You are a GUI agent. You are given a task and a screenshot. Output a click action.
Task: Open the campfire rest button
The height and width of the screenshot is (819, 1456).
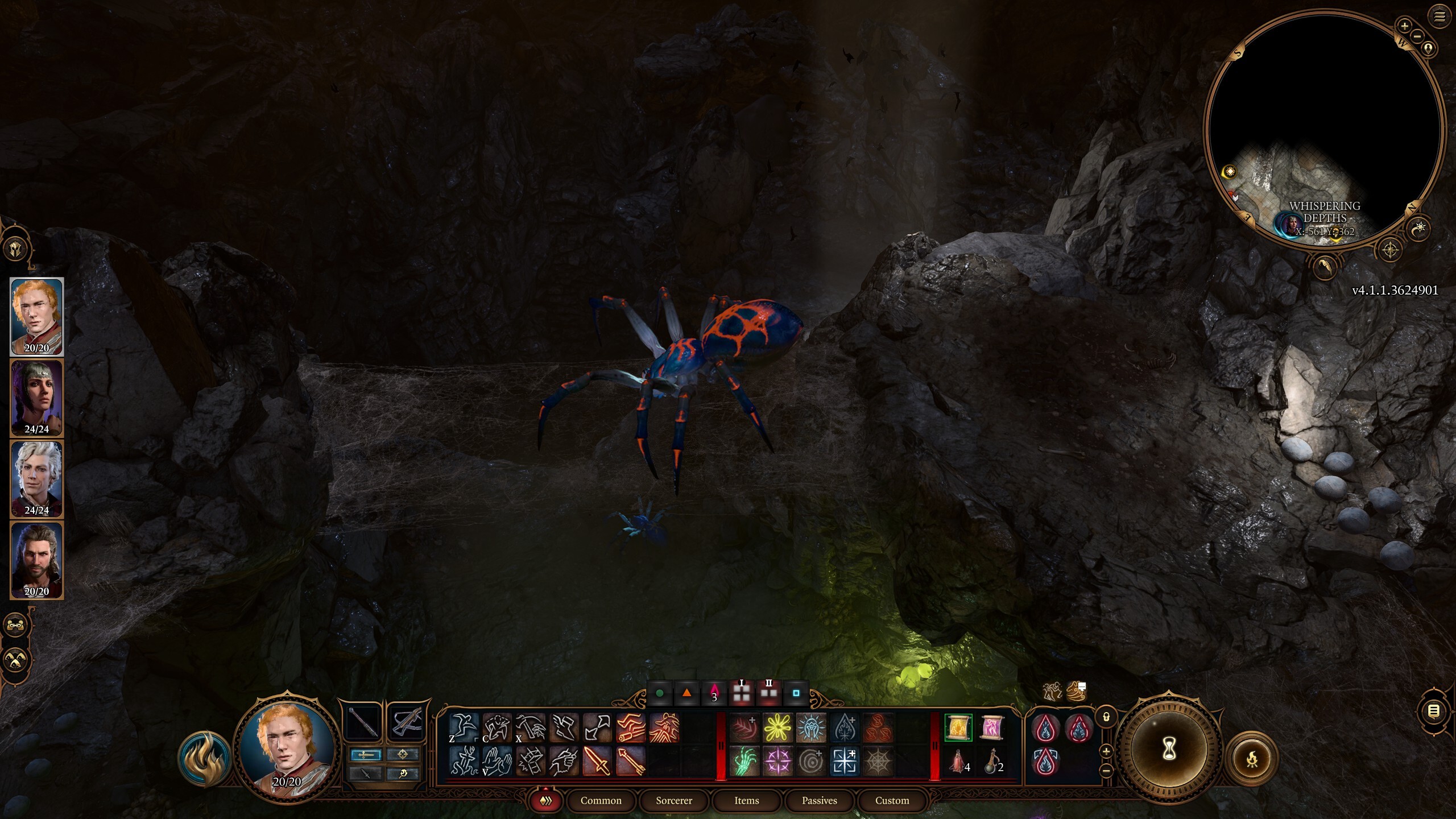point(1251,759)
